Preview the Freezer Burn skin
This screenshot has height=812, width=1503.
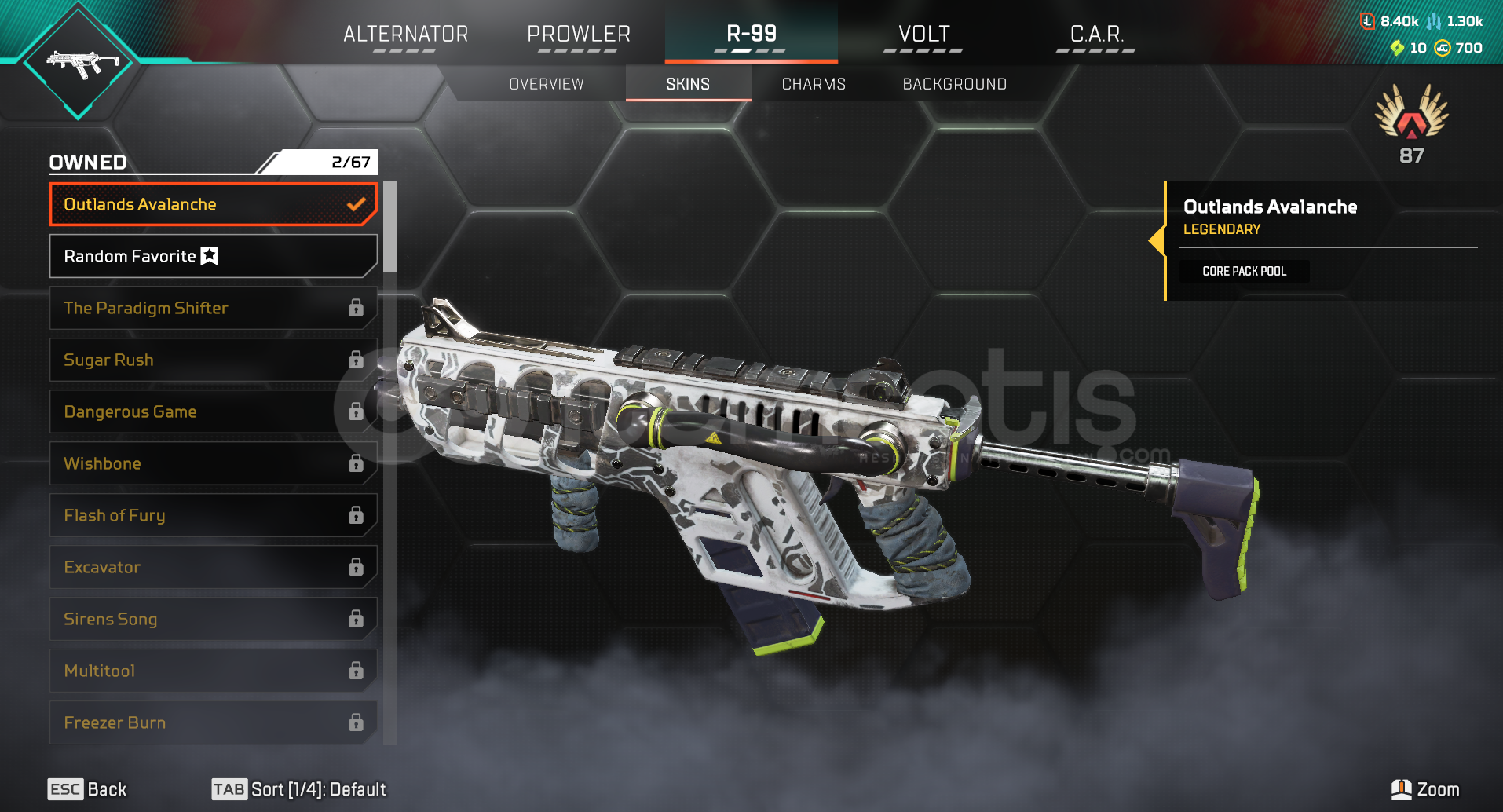pos(213,722)
